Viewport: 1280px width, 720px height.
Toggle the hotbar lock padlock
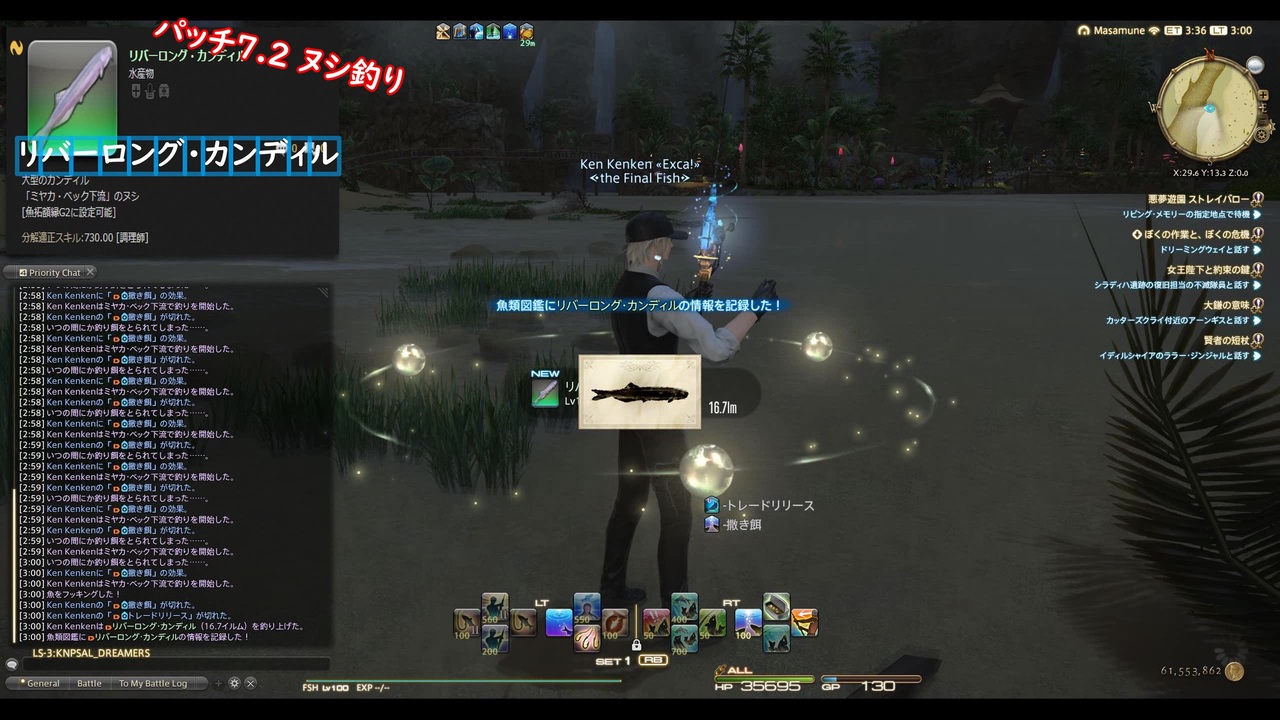637,645
